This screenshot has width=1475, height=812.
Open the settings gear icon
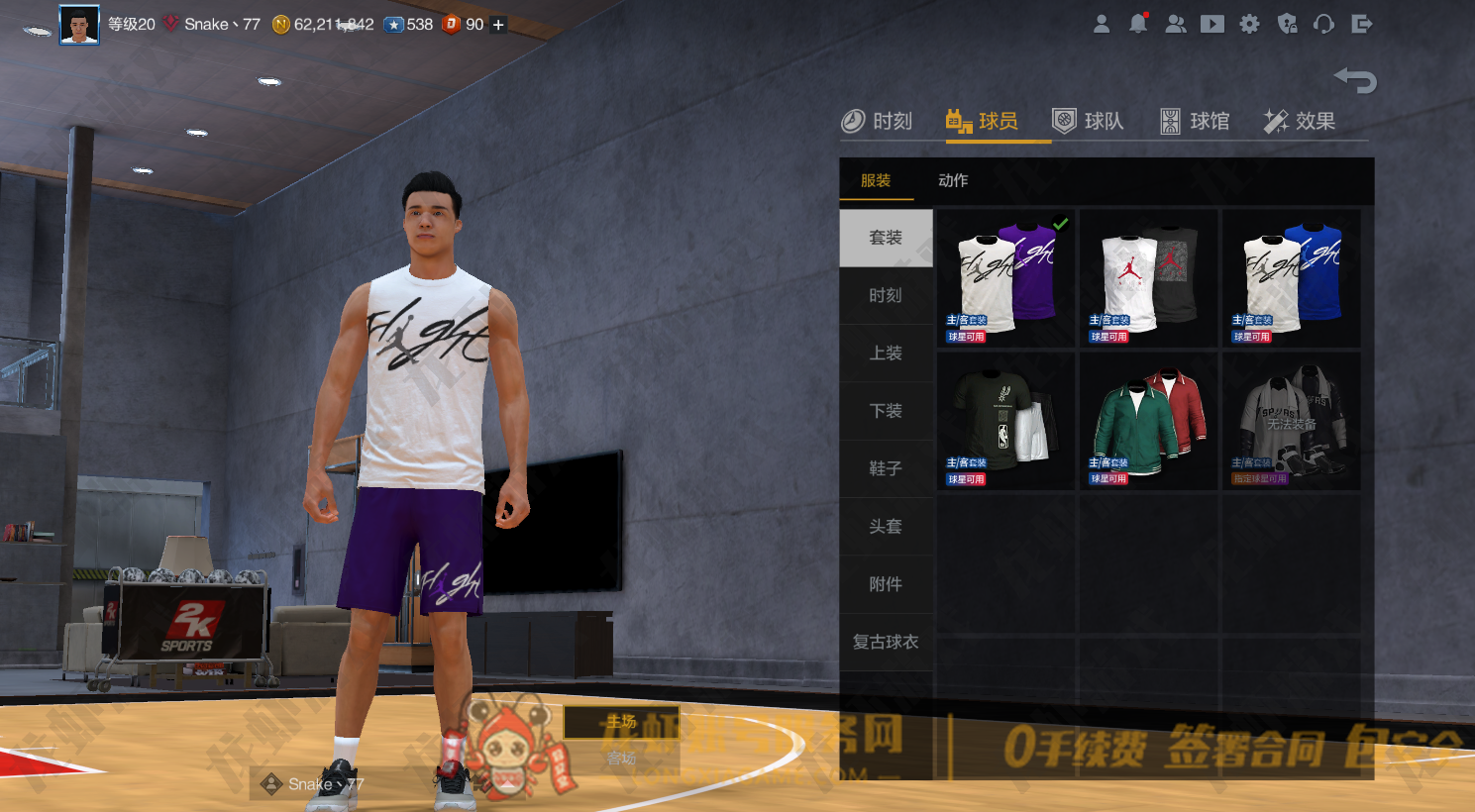(x=1250, y=24)
